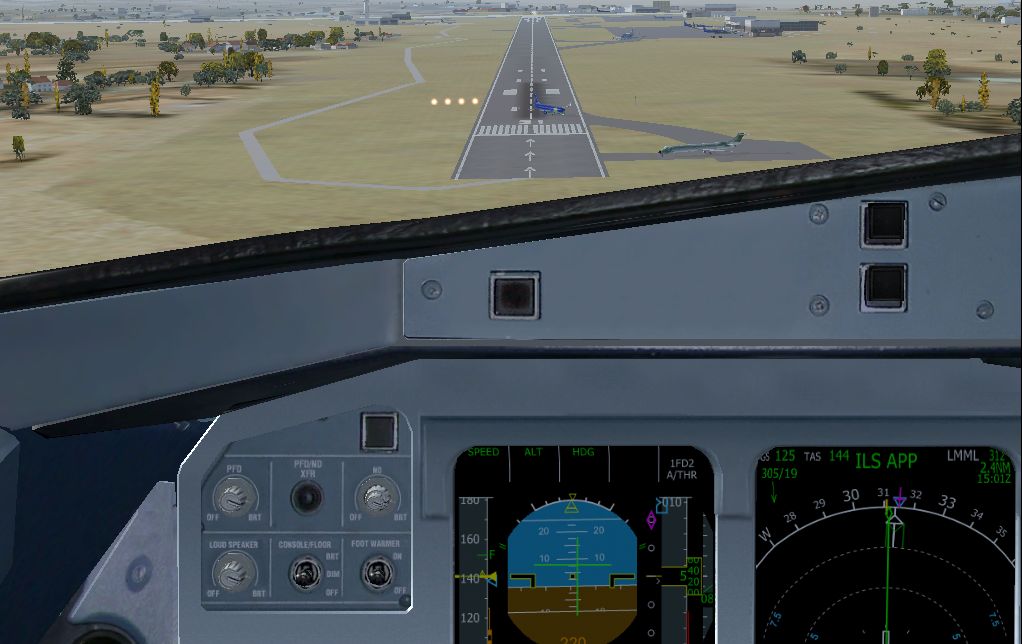Image resolution: width=1022 pixels, height=644 pixels.
Task: Adjust the ND brightness knob
Action: coord(377,496)
